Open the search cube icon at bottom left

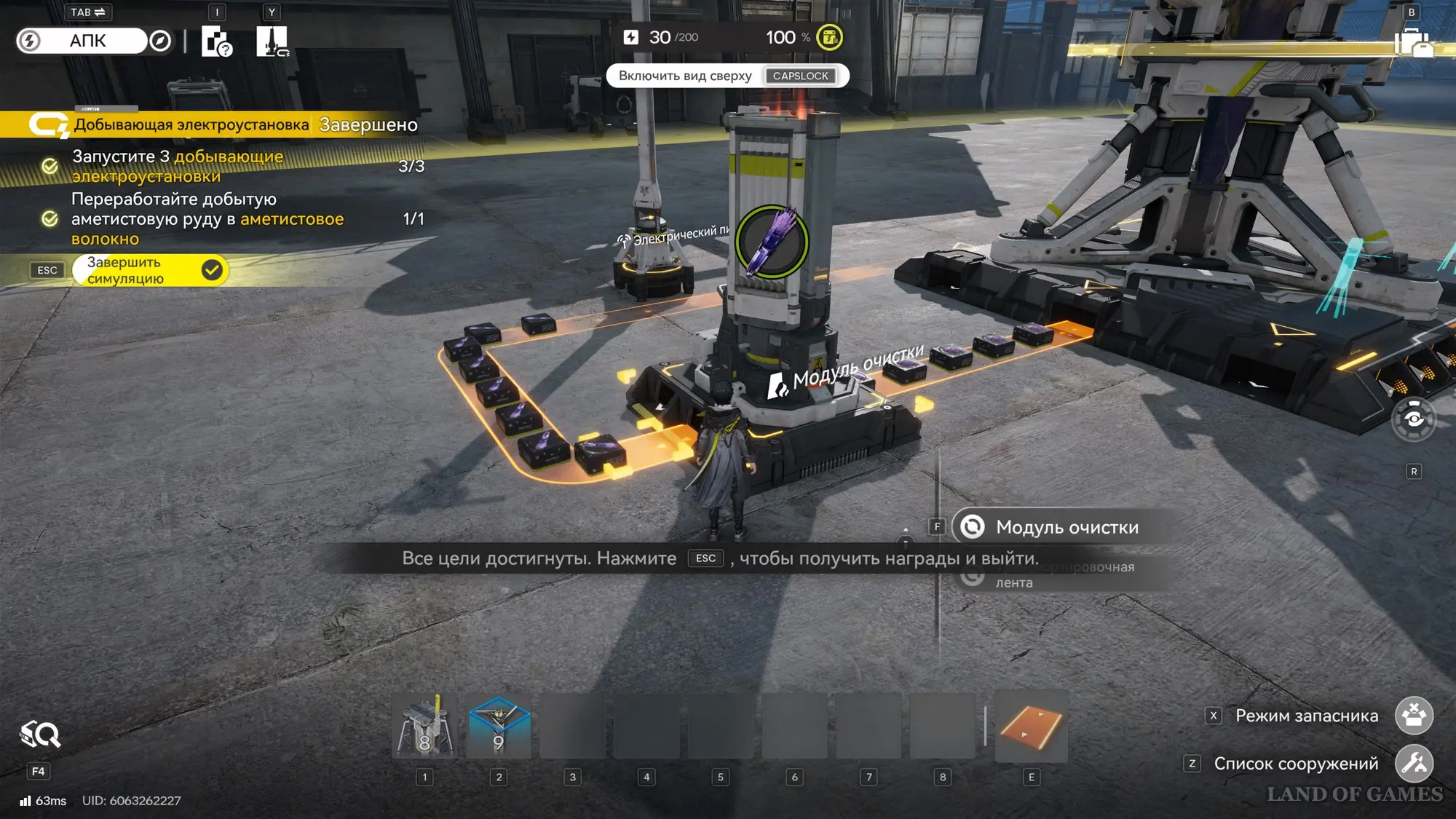40,735
